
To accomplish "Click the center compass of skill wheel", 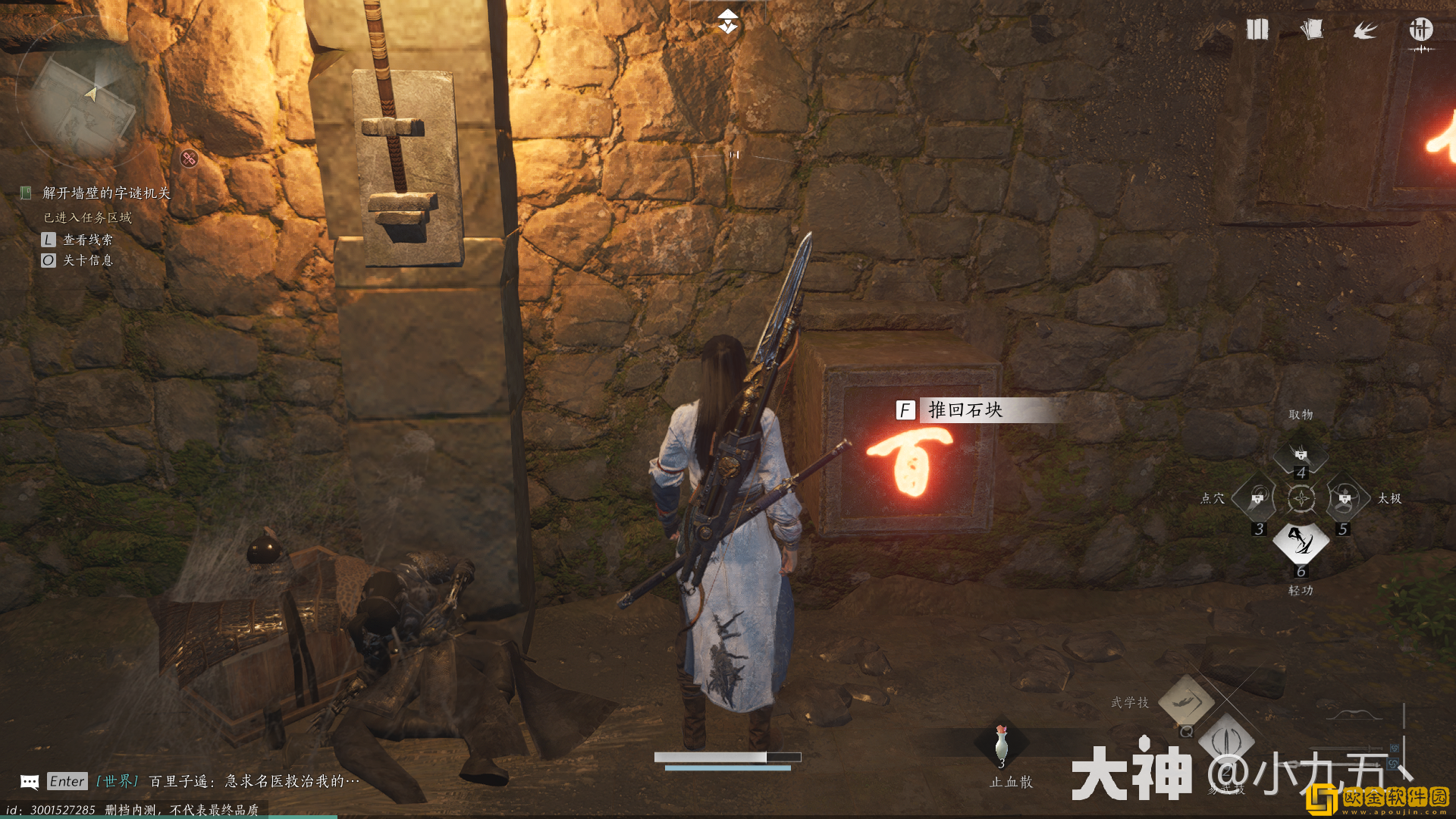I will (x=1301, y=498).
